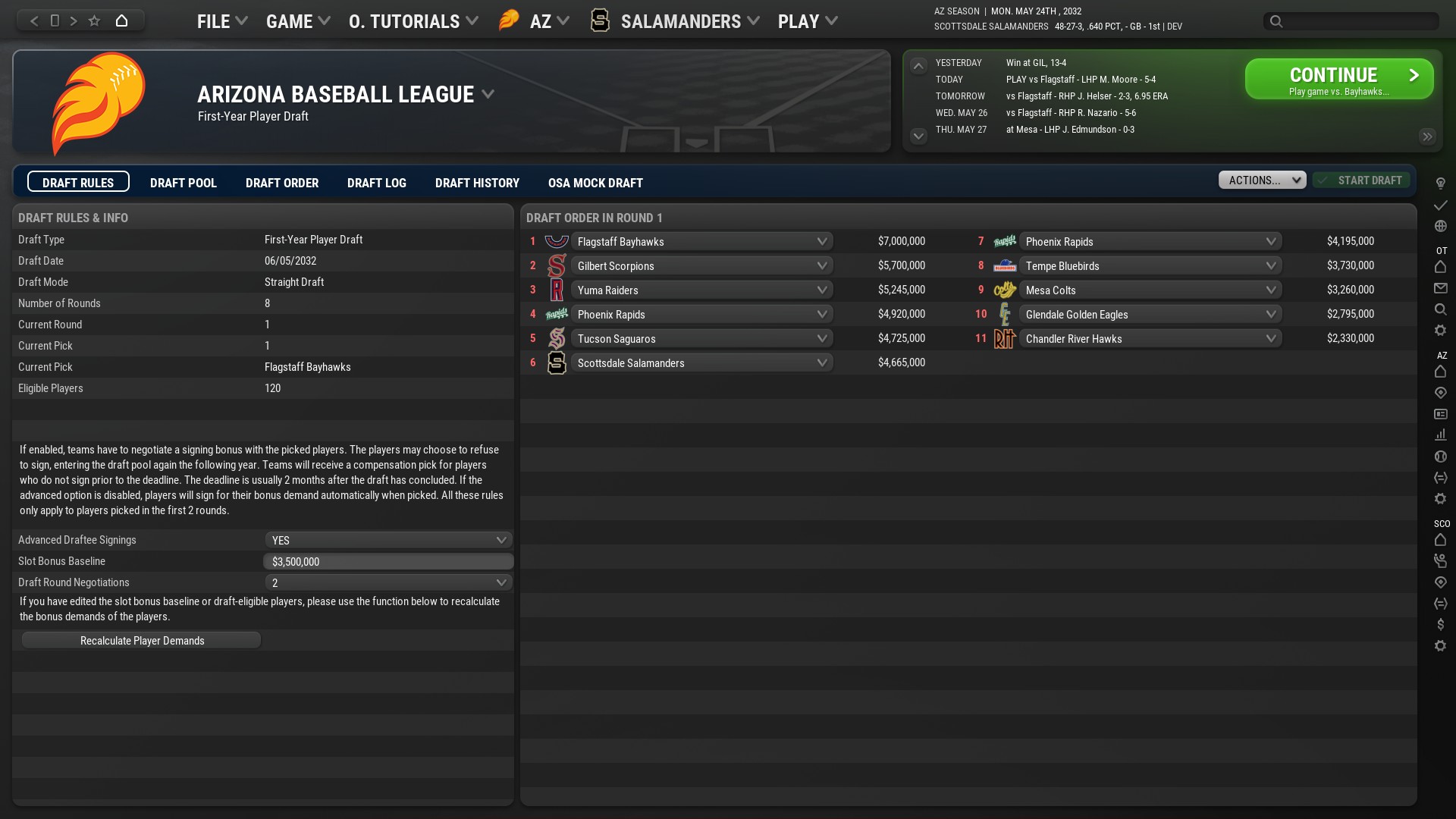The width and height of the screenshot is (1456, 819).
Task: Expand the Draft Round Negotiations dropdown
Action: tap(388, 582)
